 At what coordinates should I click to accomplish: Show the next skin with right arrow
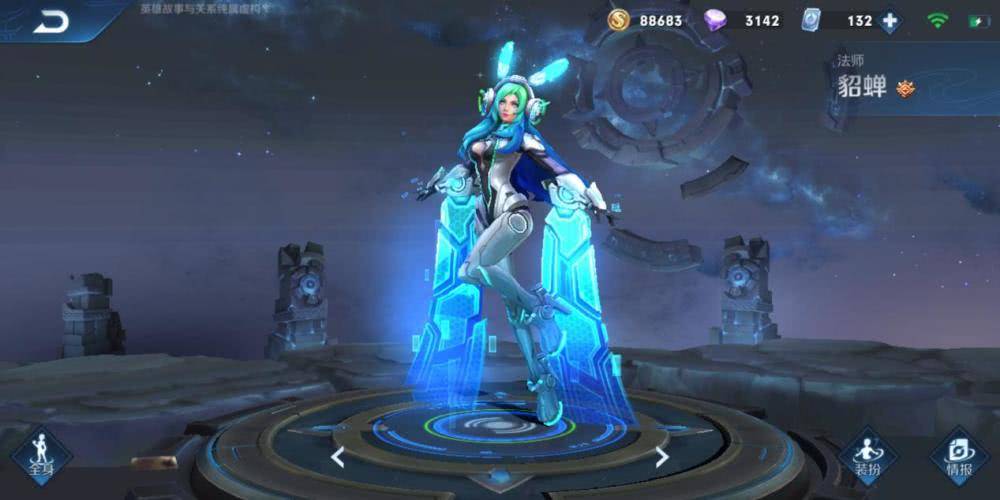click(661, 457)
